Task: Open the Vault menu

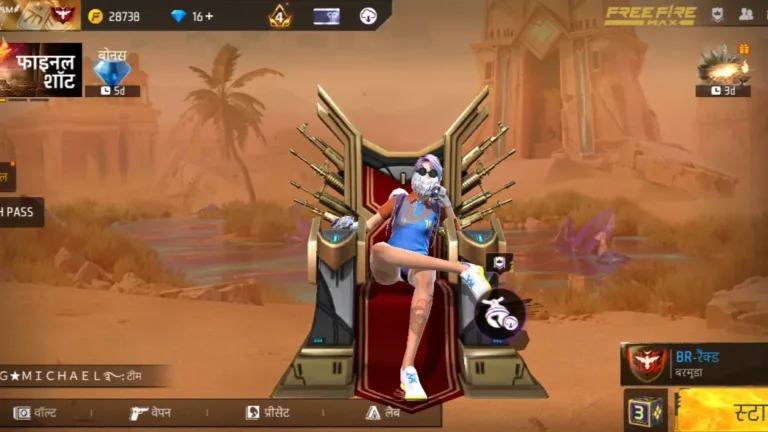Action: 37,412
